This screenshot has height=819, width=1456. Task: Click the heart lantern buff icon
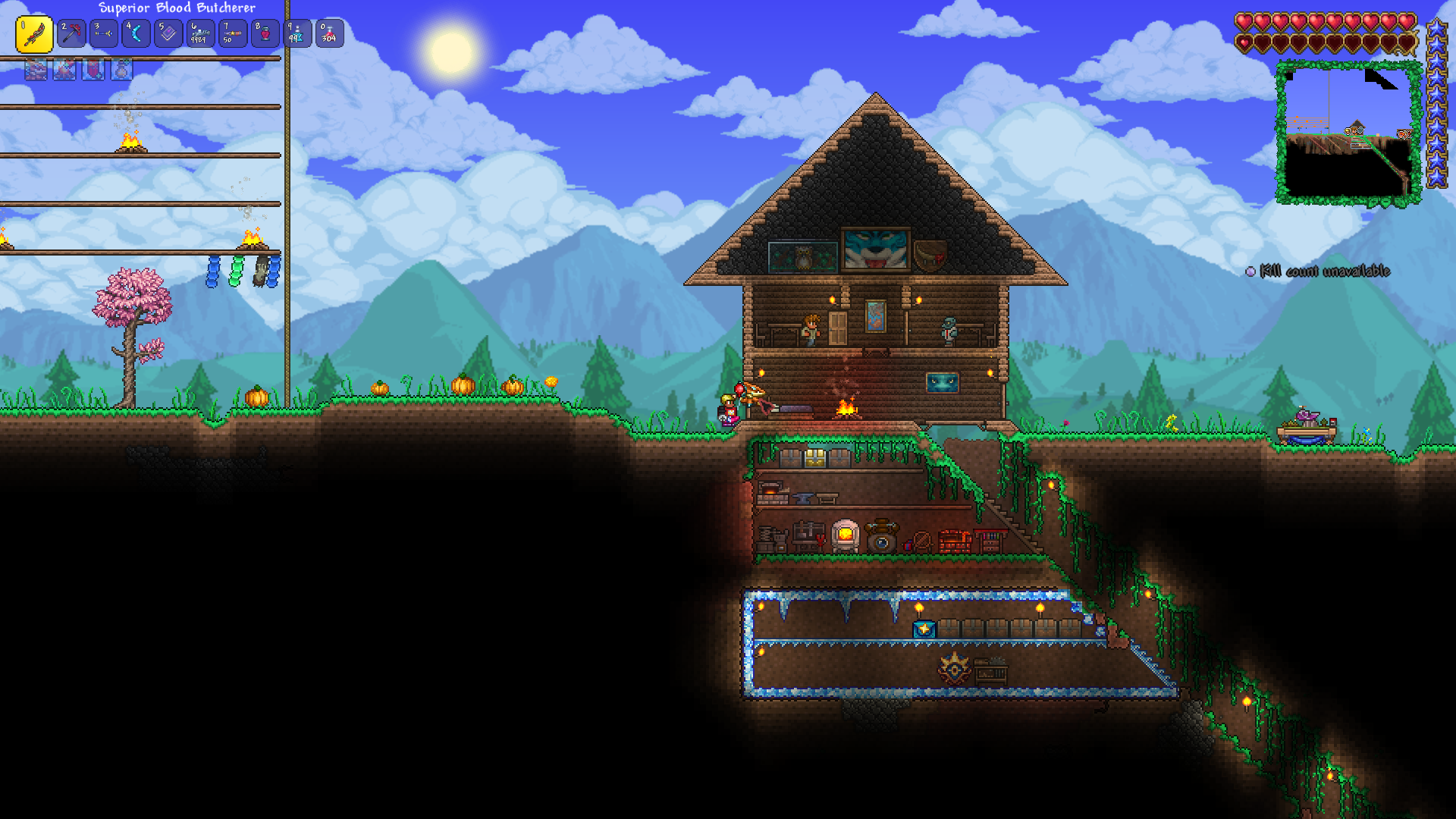click(x=93, y=70)
